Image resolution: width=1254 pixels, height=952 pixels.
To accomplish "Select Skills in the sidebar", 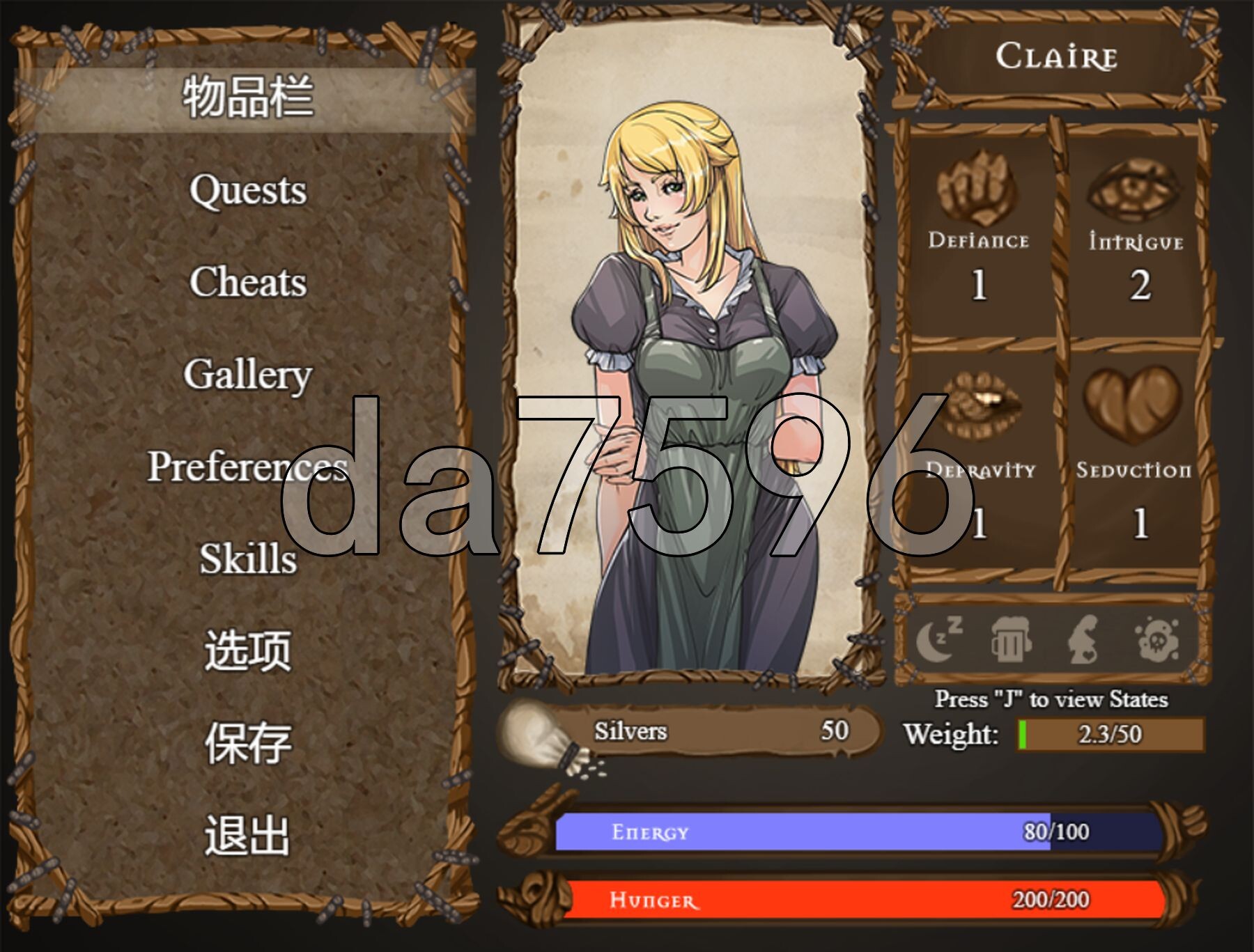I will 247,557.
